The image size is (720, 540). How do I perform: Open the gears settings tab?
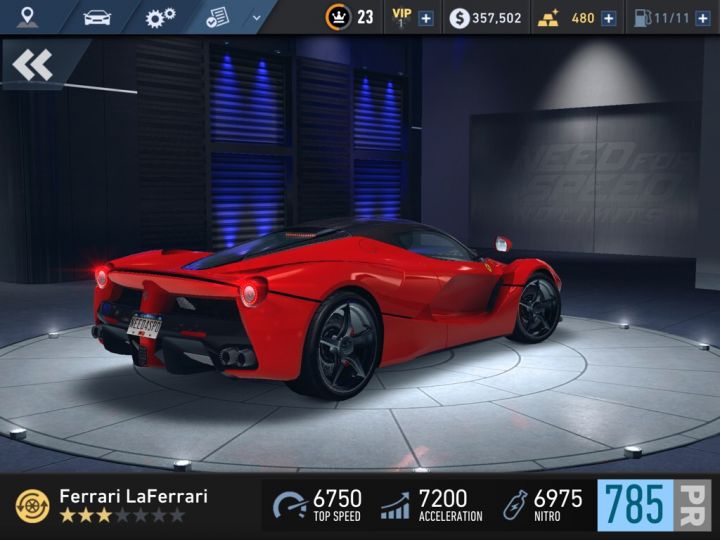tap(160, 17)
